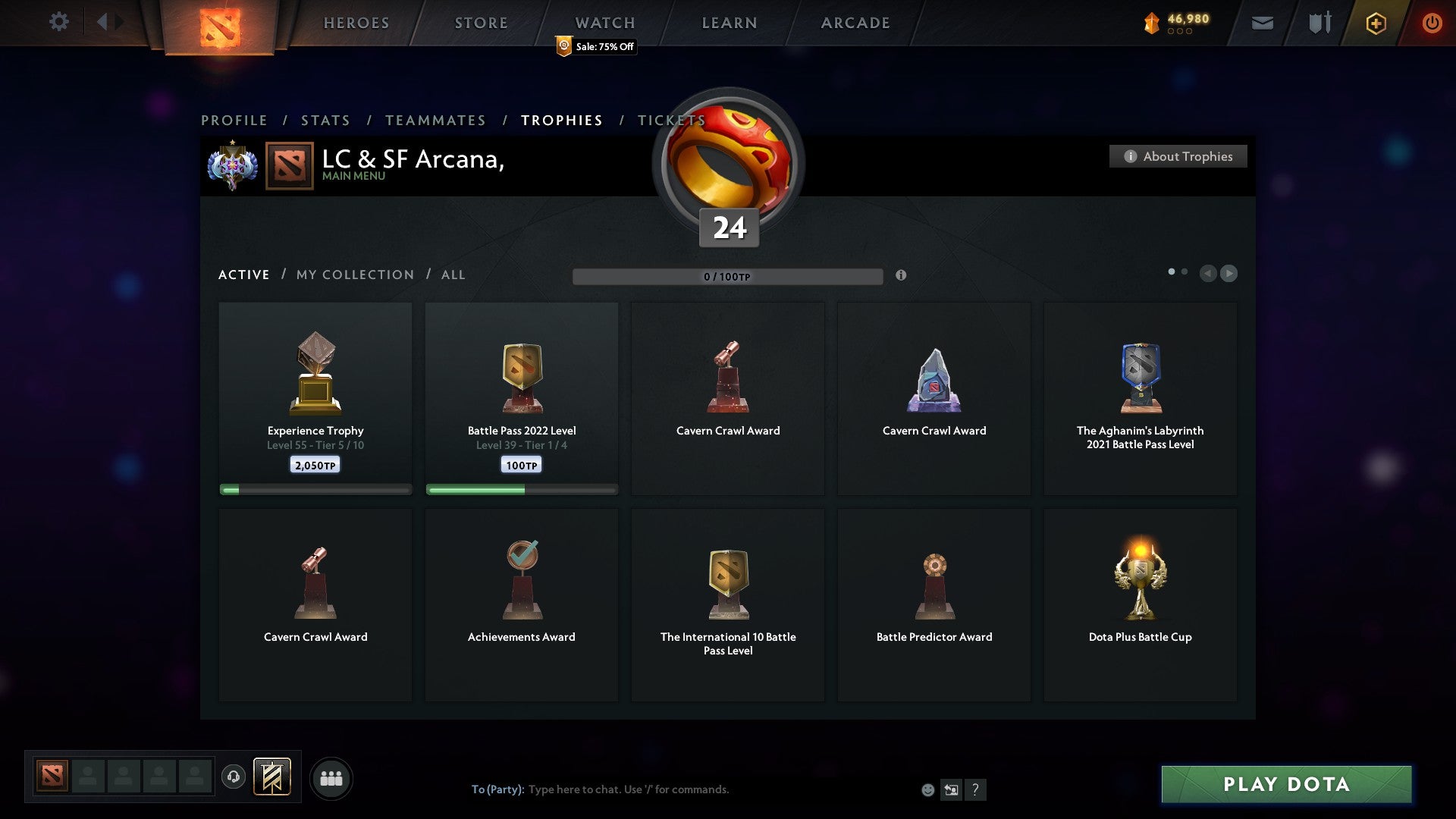Expand the next trophies page arrow
Screen dimensions: 1456x819
(1228, 274)
